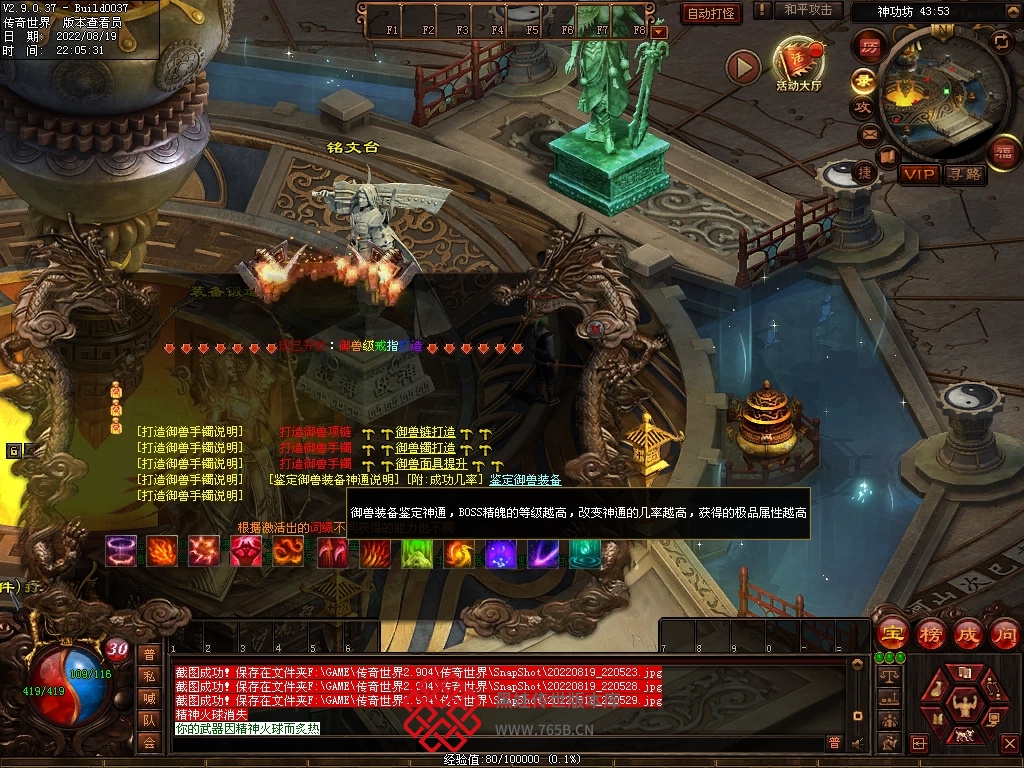Toggle the 自动打怪 auto-fight button
Image resolution: width=1024 pixels, height=768 pixels.
click(x=711, y=13)
